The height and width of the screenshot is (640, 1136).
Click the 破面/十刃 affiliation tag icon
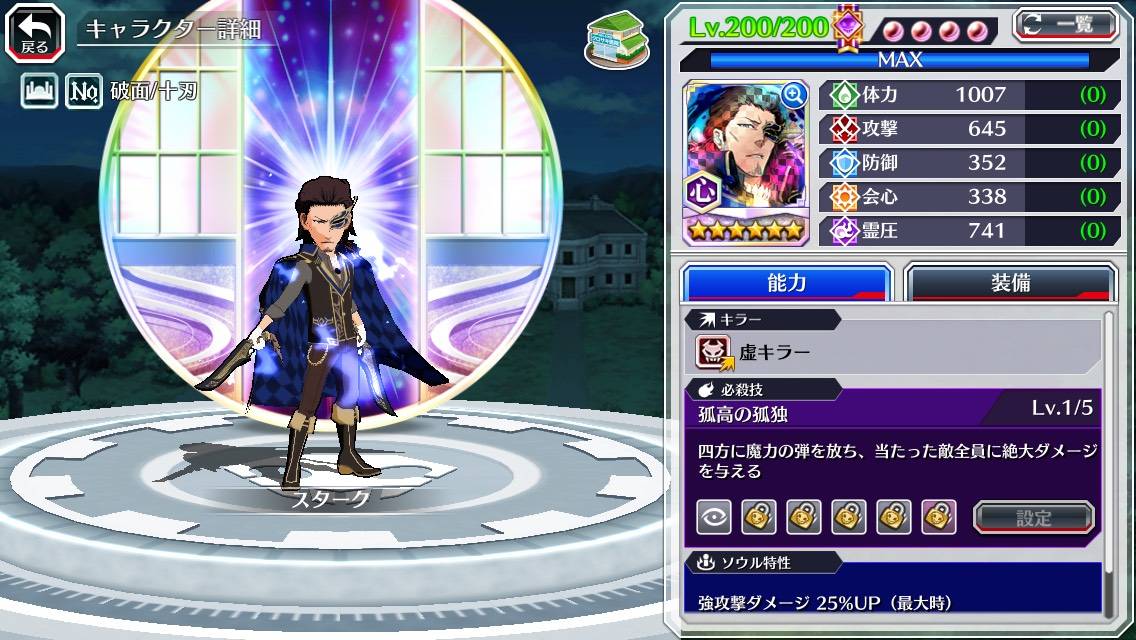85,92
